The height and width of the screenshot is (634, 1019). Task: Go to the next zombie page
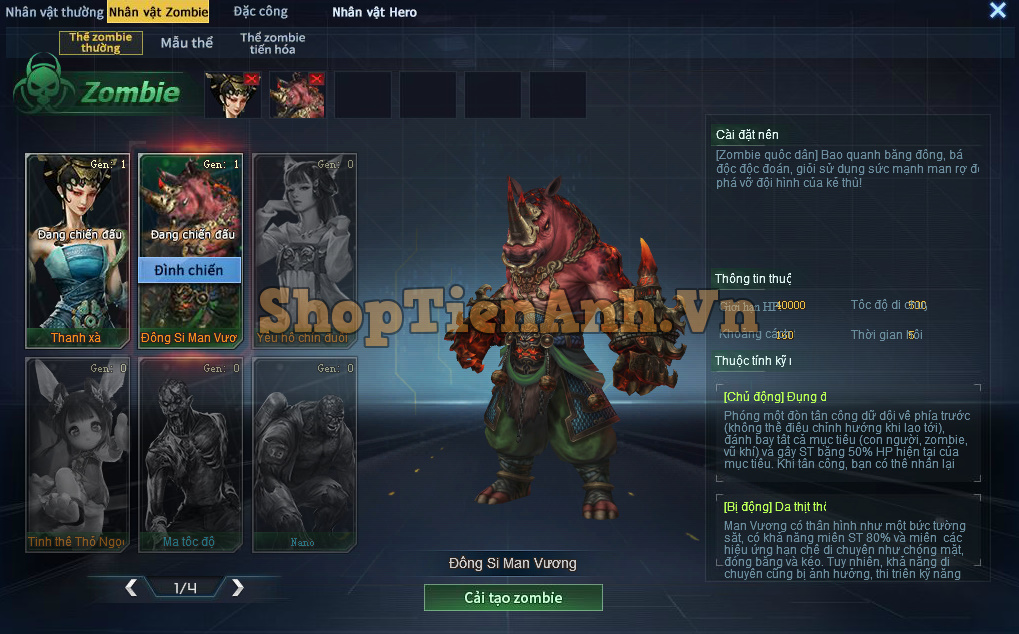coord(238,588)
